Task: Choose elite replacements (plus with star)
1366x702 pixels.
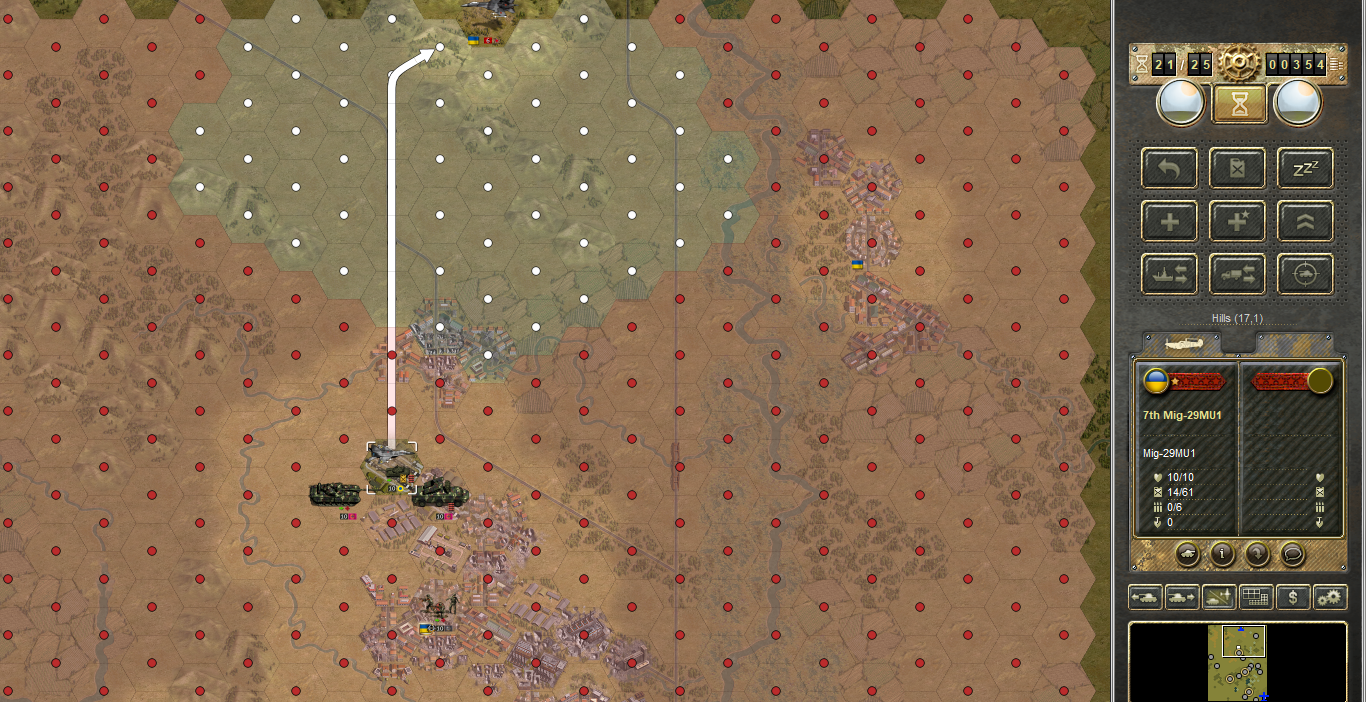Action: (1237, 221)
